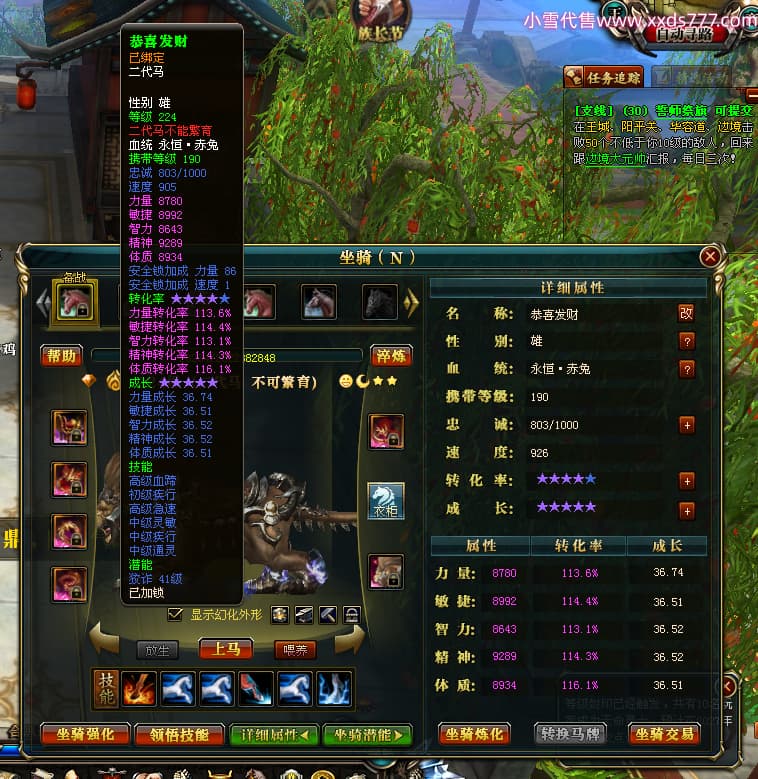Select the selected red horse in the mount list
Image resolution: width=758 pixels, height=779 pixels.
point(74,300)
